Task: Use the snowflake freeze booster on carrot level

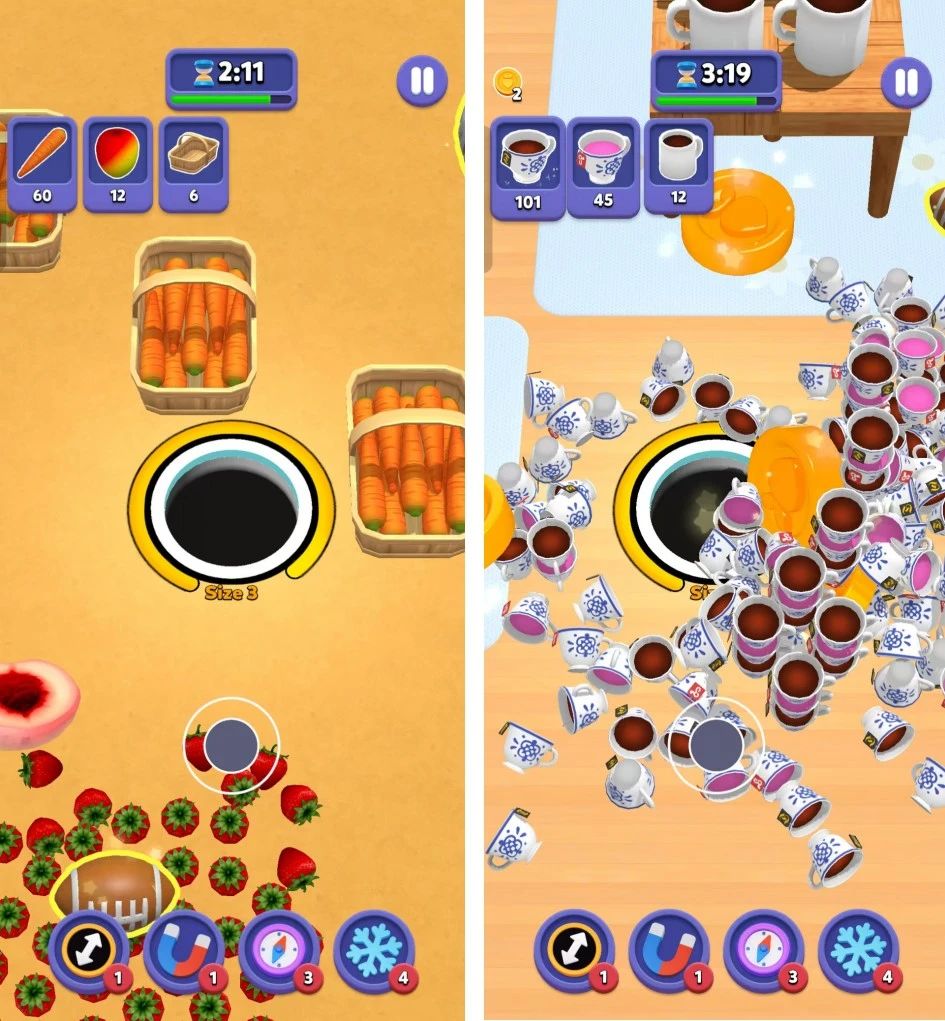Action: tap(373, 951)
